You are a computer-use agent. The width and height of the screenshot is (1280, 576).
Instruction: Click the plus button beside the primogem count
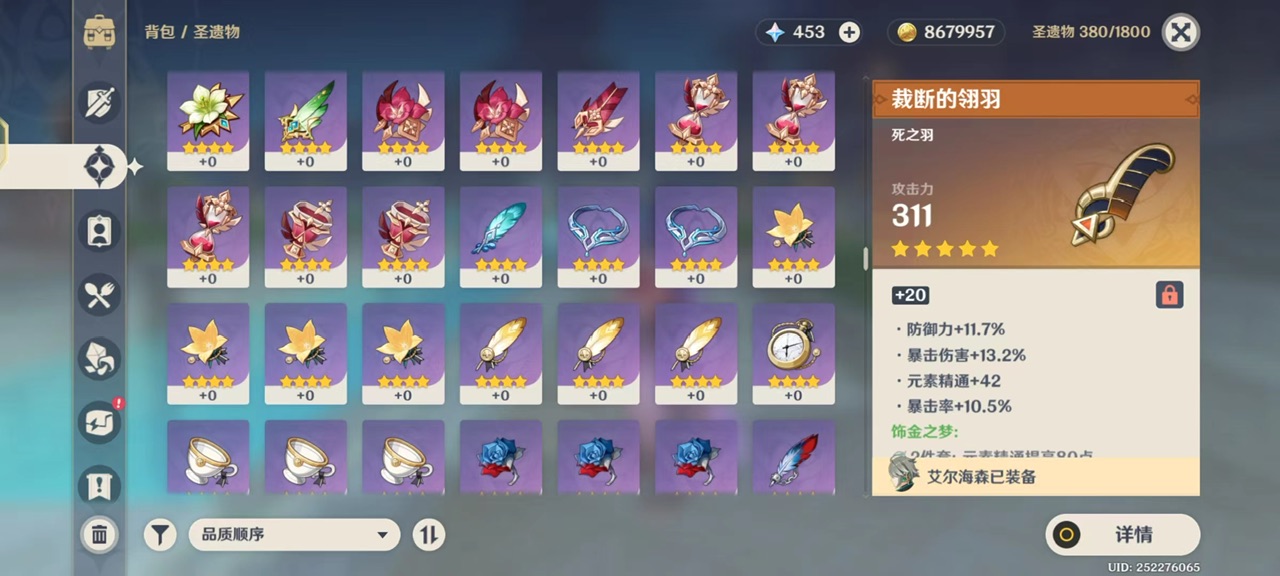coord(849,32)
